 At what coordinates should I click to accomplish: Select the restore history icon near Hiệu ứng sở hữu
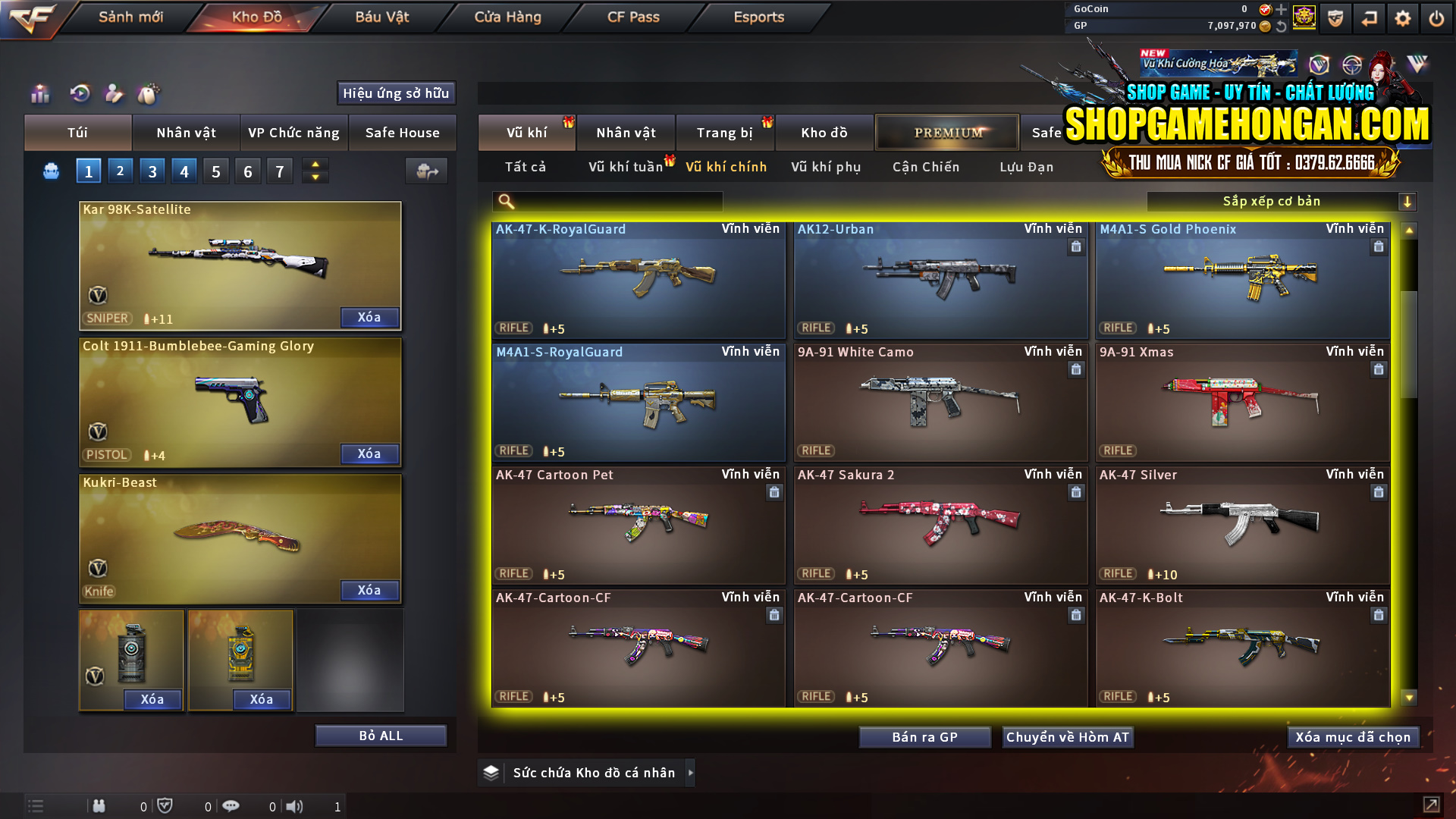[79, 93]
